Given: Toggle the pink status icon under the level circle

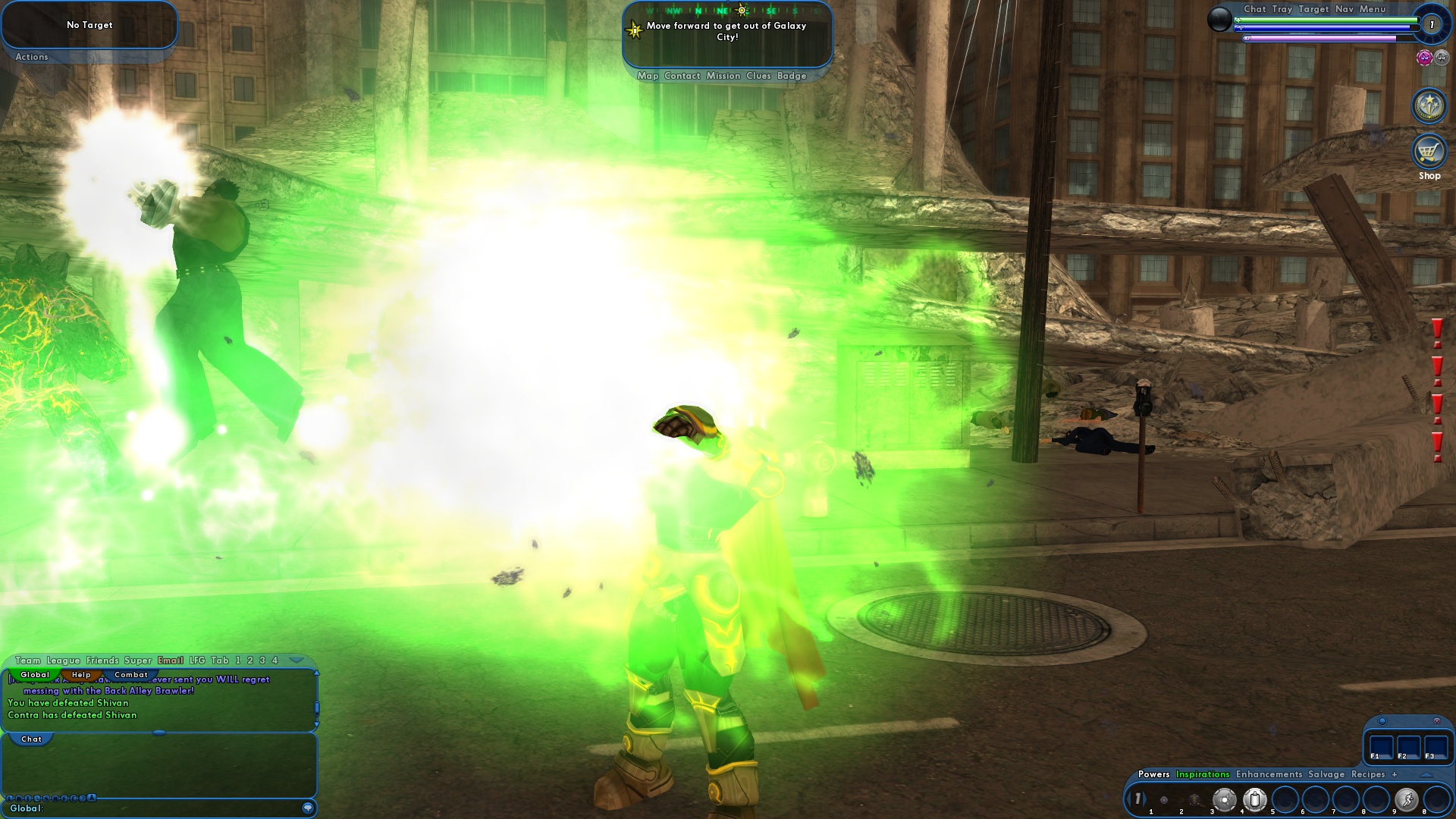Looking at the screenshot, I should 1426,58.
